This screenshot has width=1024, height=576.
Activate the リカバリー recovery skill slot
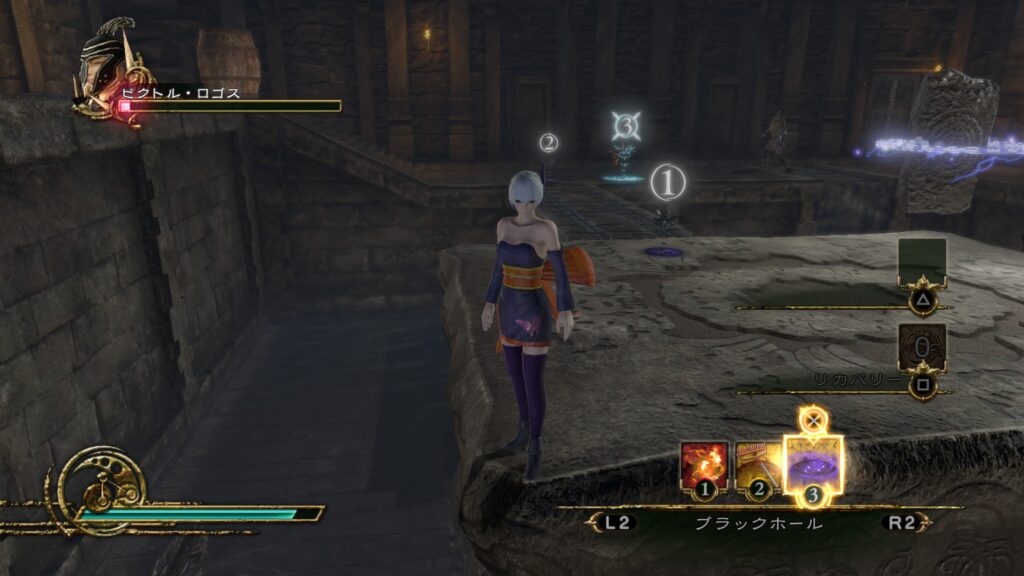coord(922,348)
